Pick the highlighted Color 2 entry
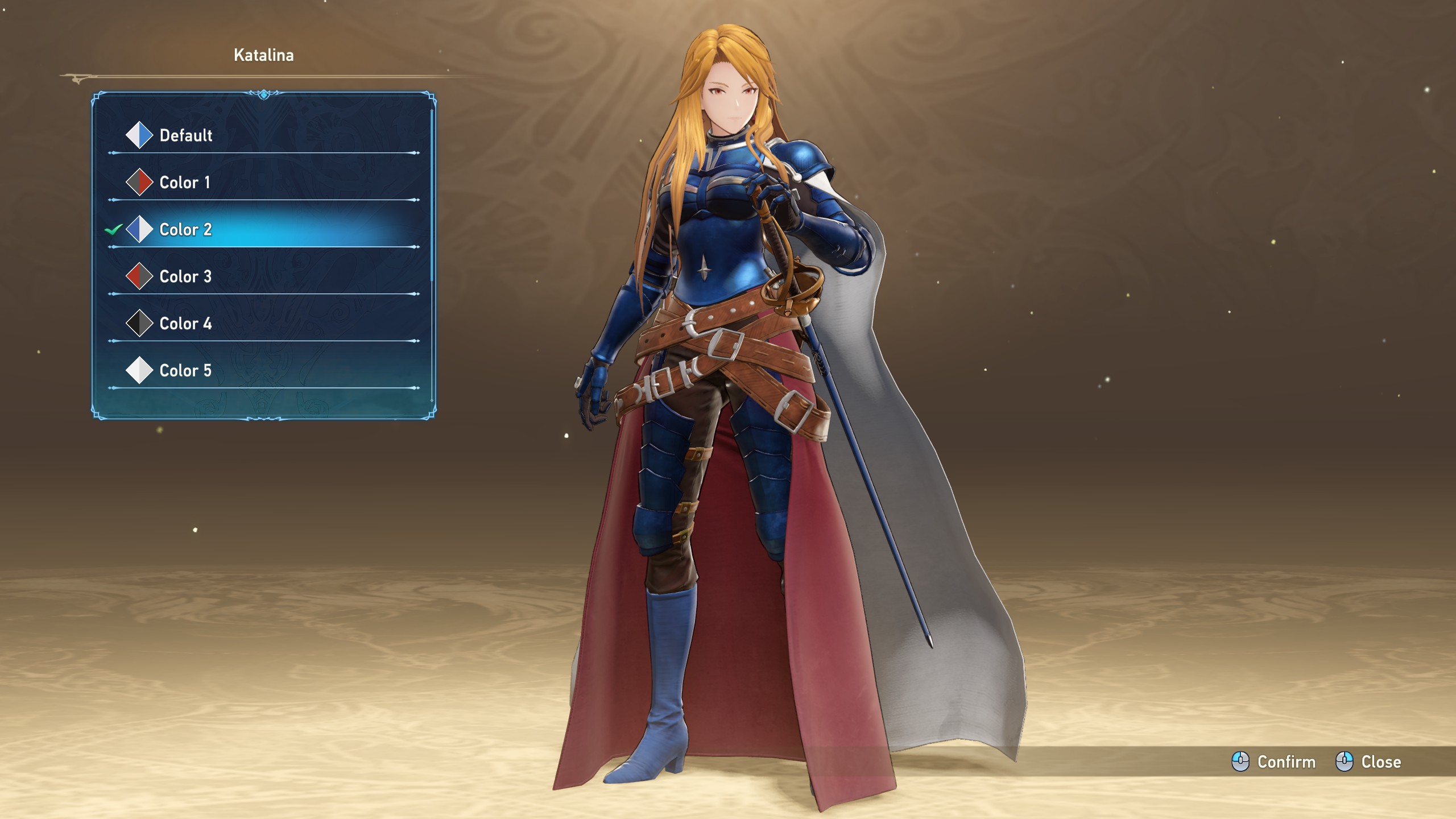The width and height of the screenshot is (1456, 819). click(x=185, y=230)
